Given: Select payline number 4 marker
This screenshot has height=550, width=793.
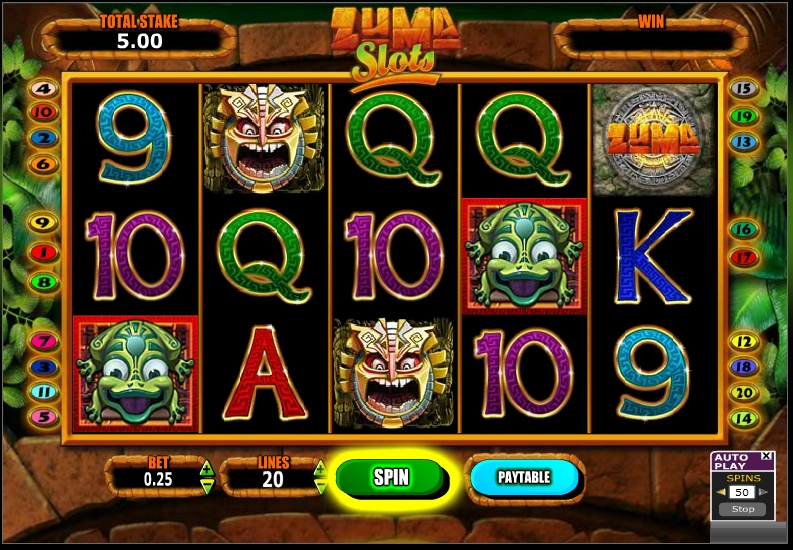Looking at the screenshot, I should point(44,88).
